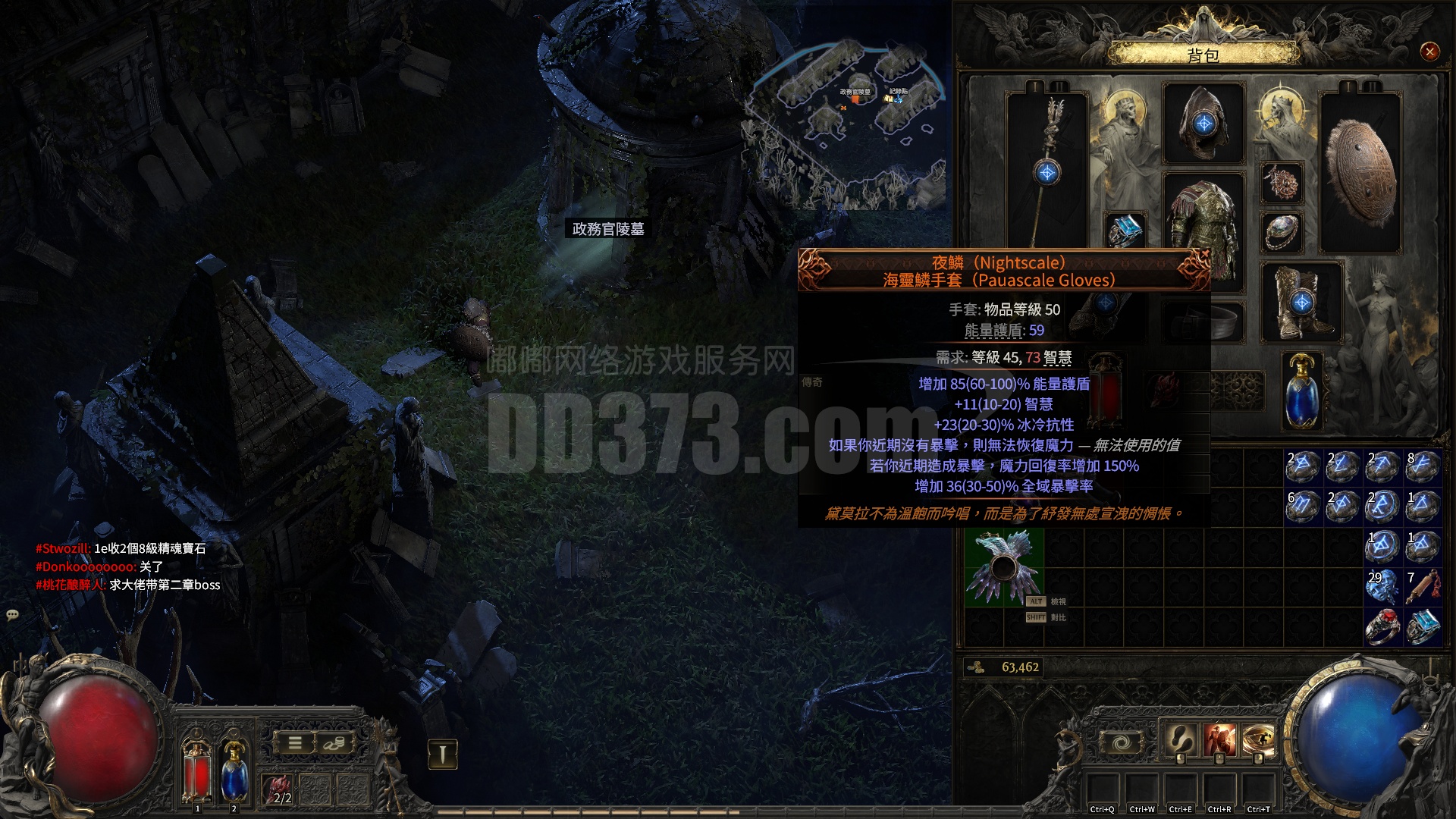Screen dimensions: 1456x819
Task: Select the equipped amulet slot
Action: tap(1282, 184)
